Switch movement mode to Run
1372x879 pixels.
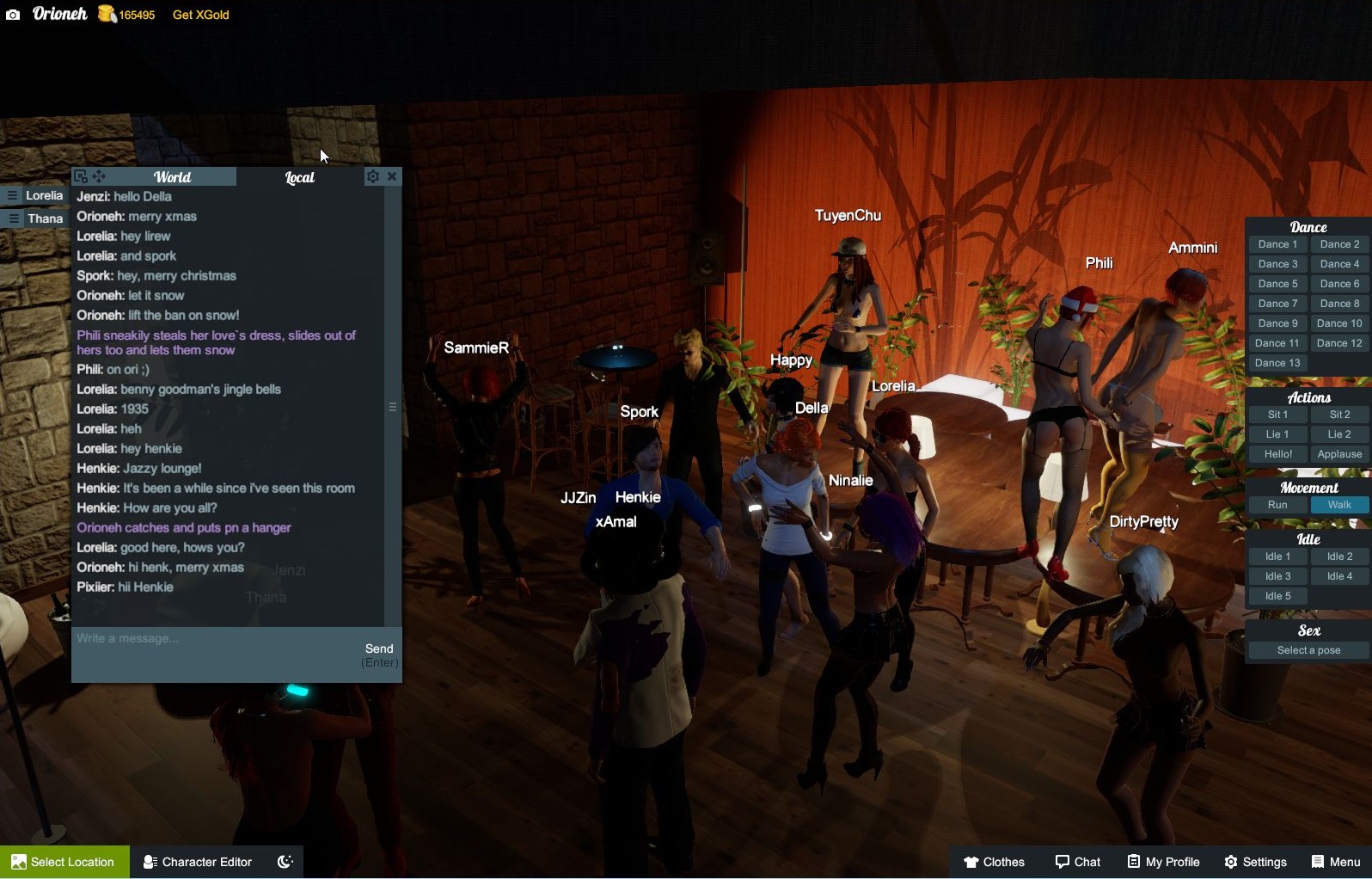1277,505
